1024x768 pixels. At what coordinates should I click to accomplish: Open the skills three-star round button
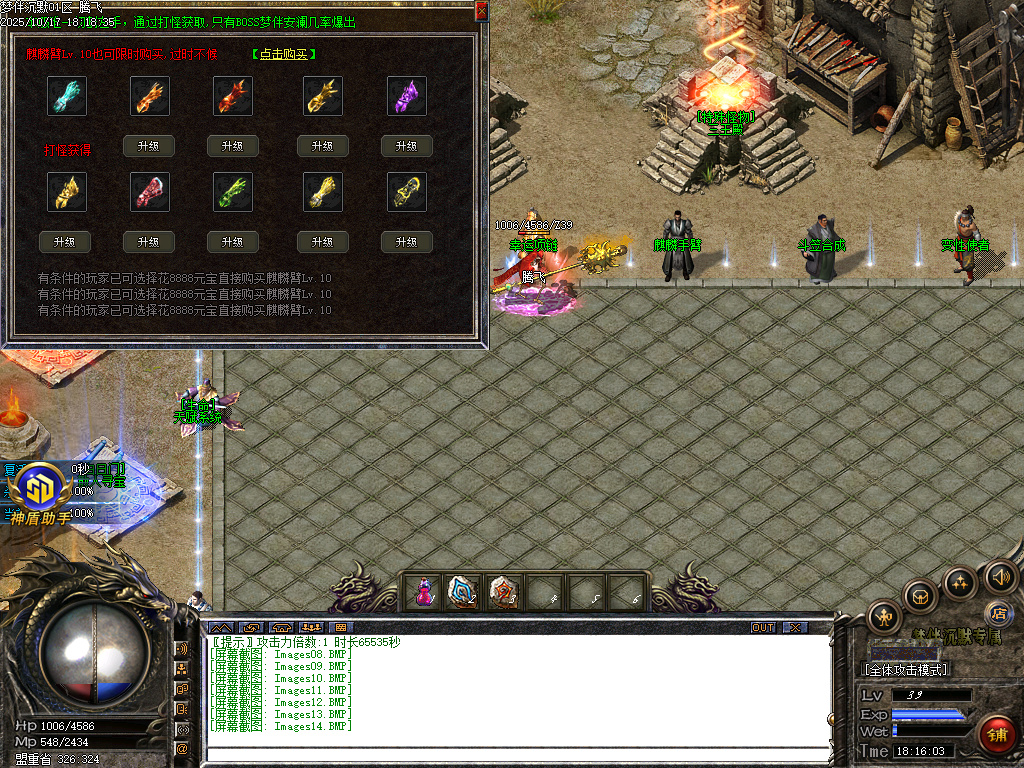960,581
